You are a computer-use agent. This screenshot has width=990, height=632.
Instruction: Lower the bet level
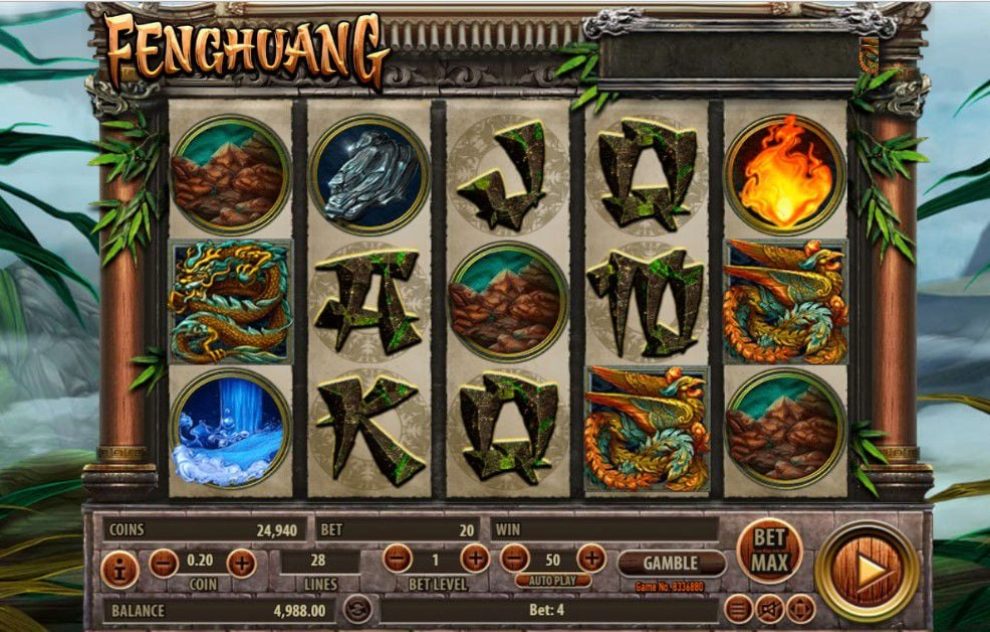pos(397,557)
